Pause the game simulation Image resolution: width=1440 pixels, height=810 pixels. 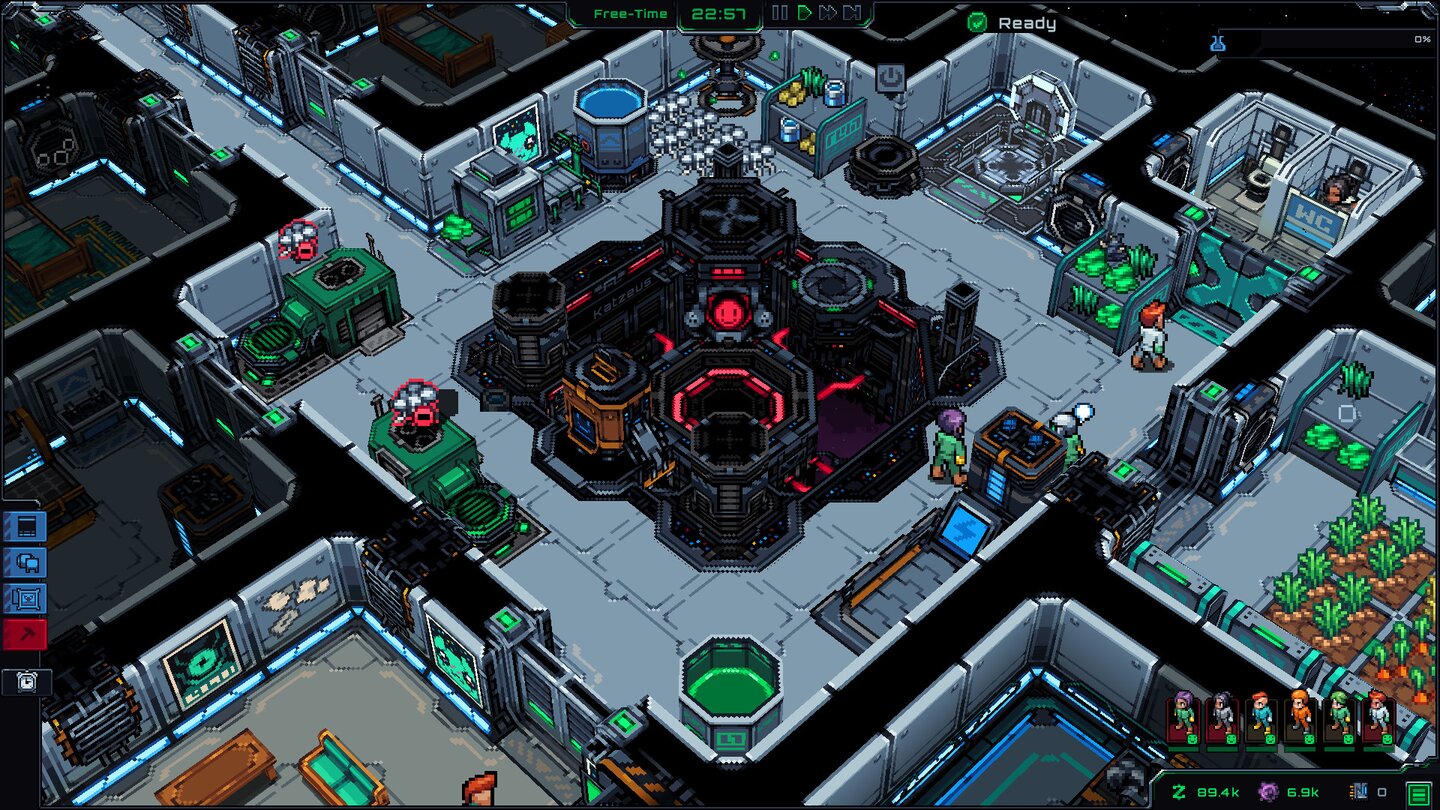(x=780, y=14)
